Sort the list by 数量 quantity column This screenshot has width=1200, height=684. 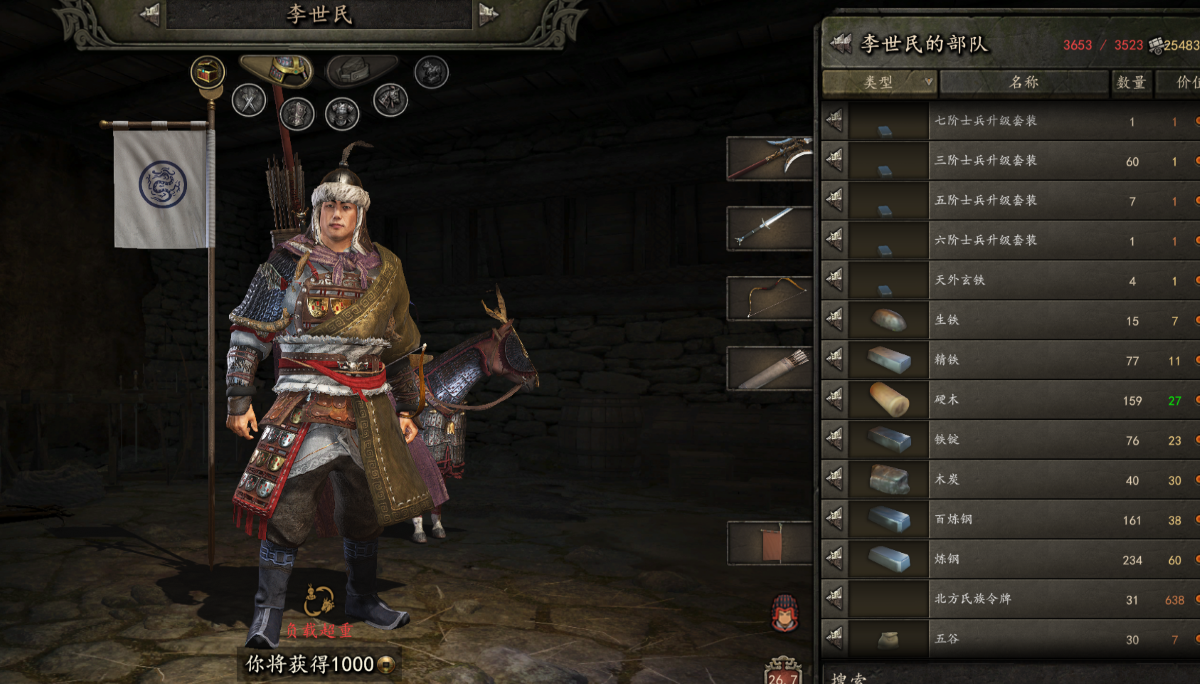tap(1131, 82)
